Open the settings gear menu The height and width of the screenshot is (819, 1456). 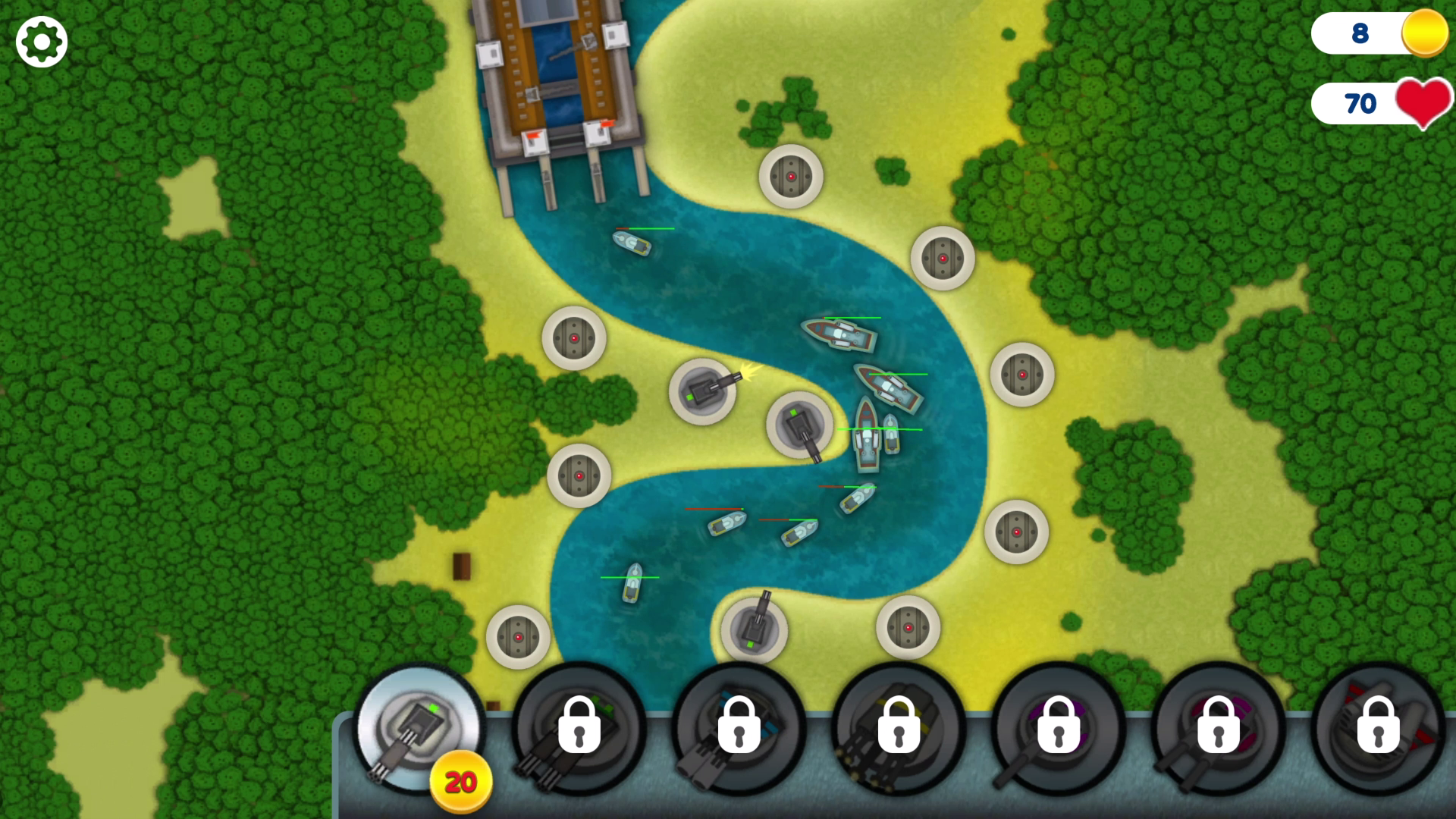(x=42, y=42)
